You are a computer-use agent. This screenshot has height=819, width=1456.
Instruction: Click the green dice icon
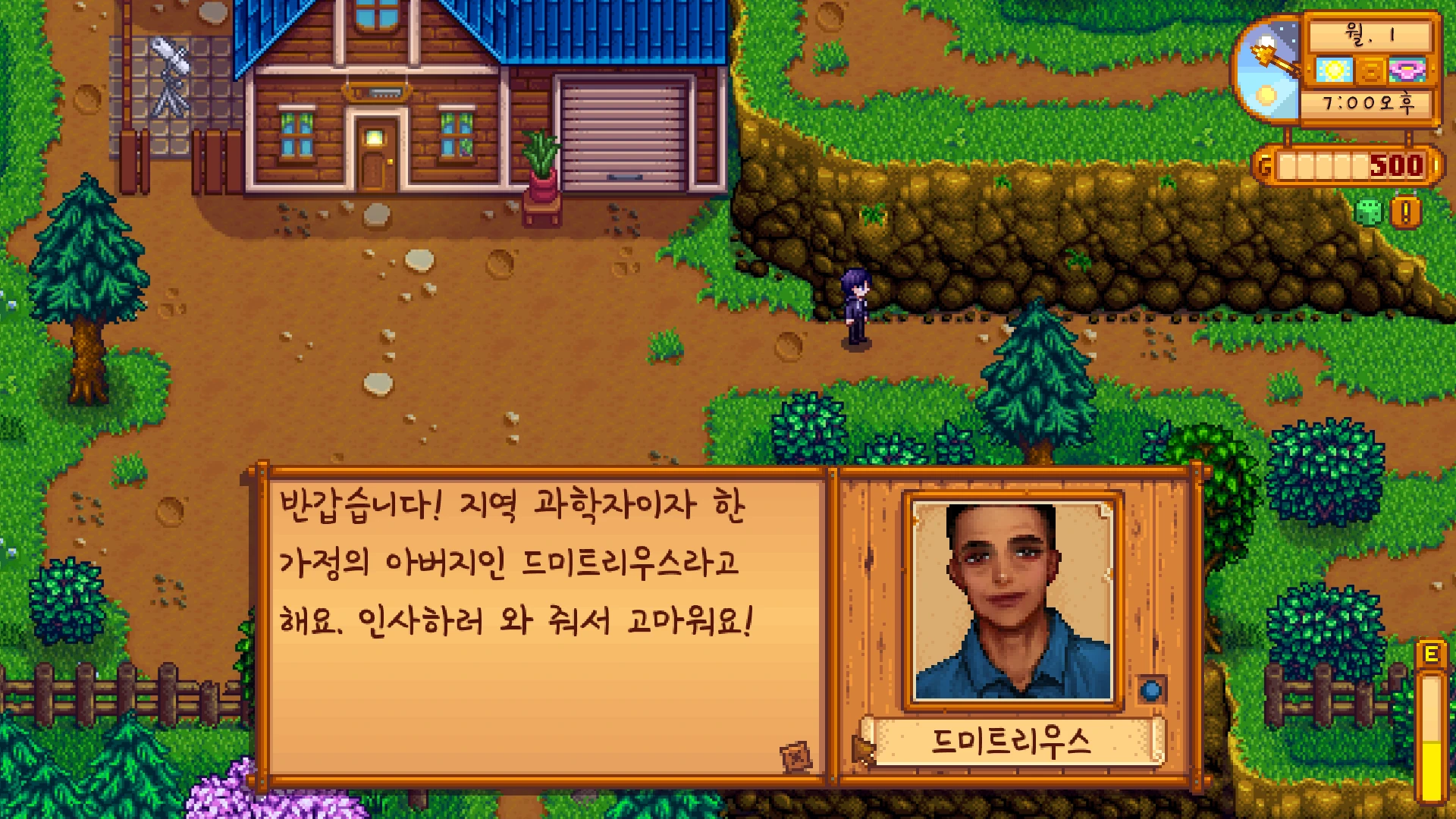tap(1369, 212)
